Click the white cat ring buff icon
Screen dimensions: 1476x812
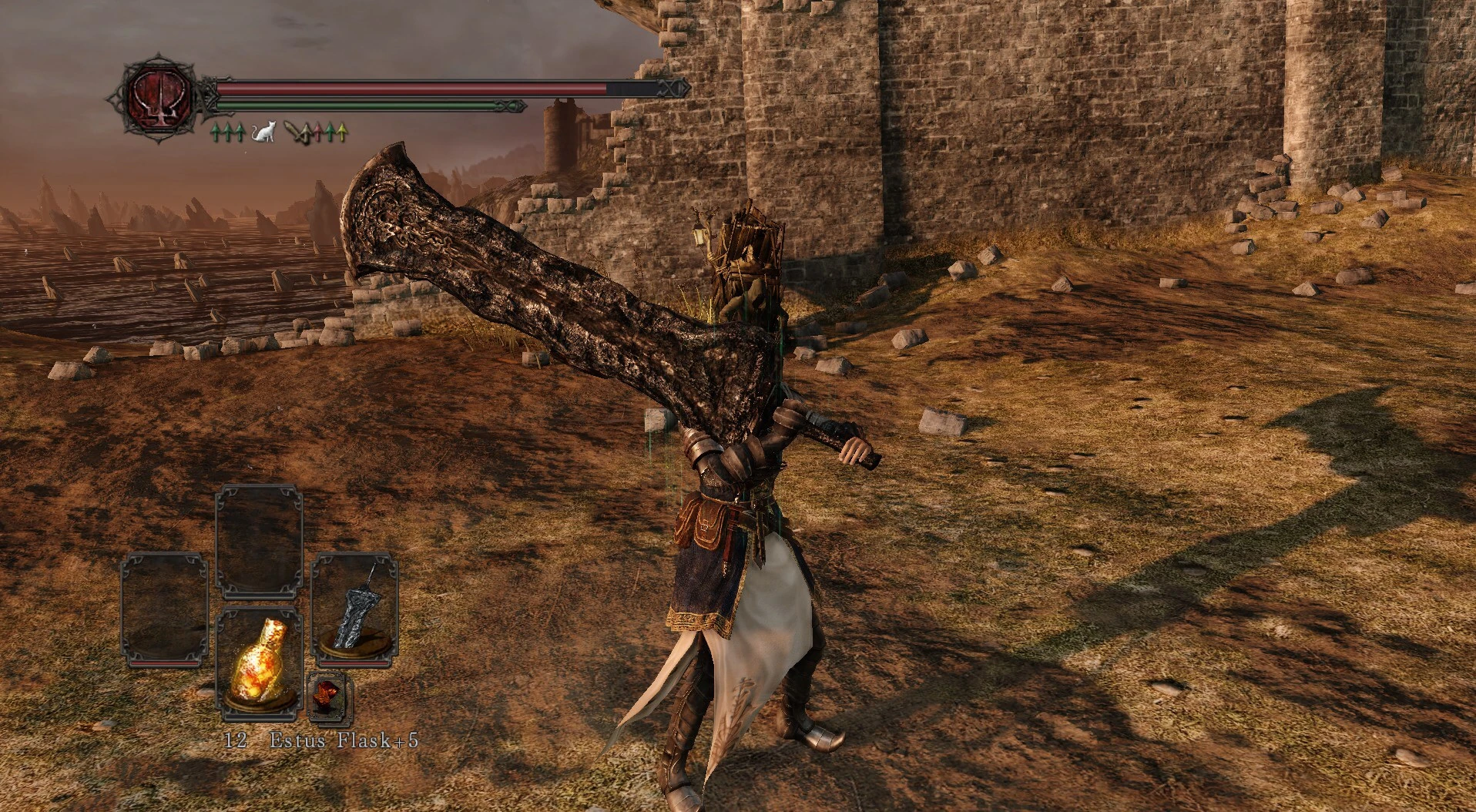pos(264,132)
